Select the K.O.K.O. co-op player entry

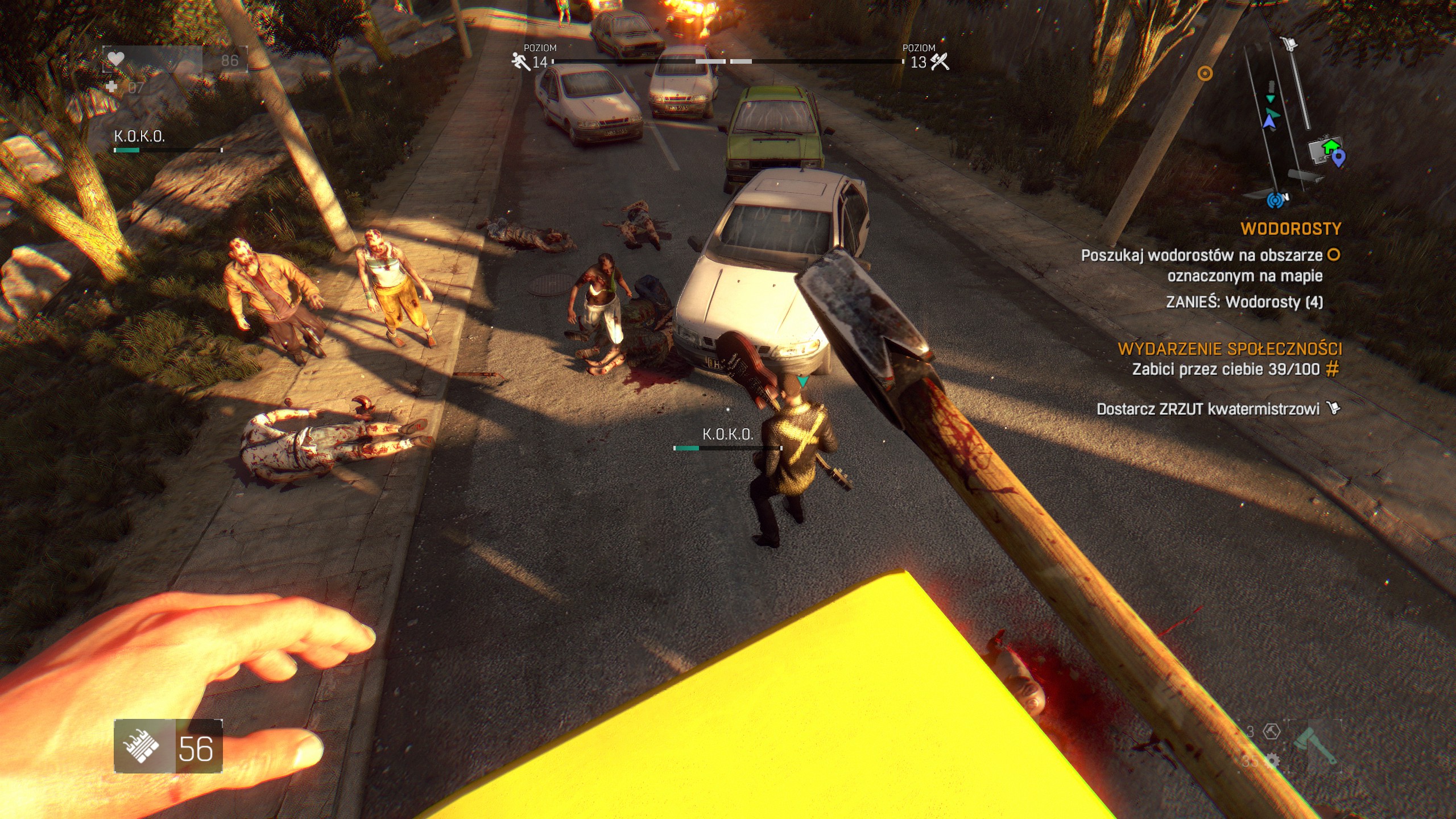click(139, 136)
